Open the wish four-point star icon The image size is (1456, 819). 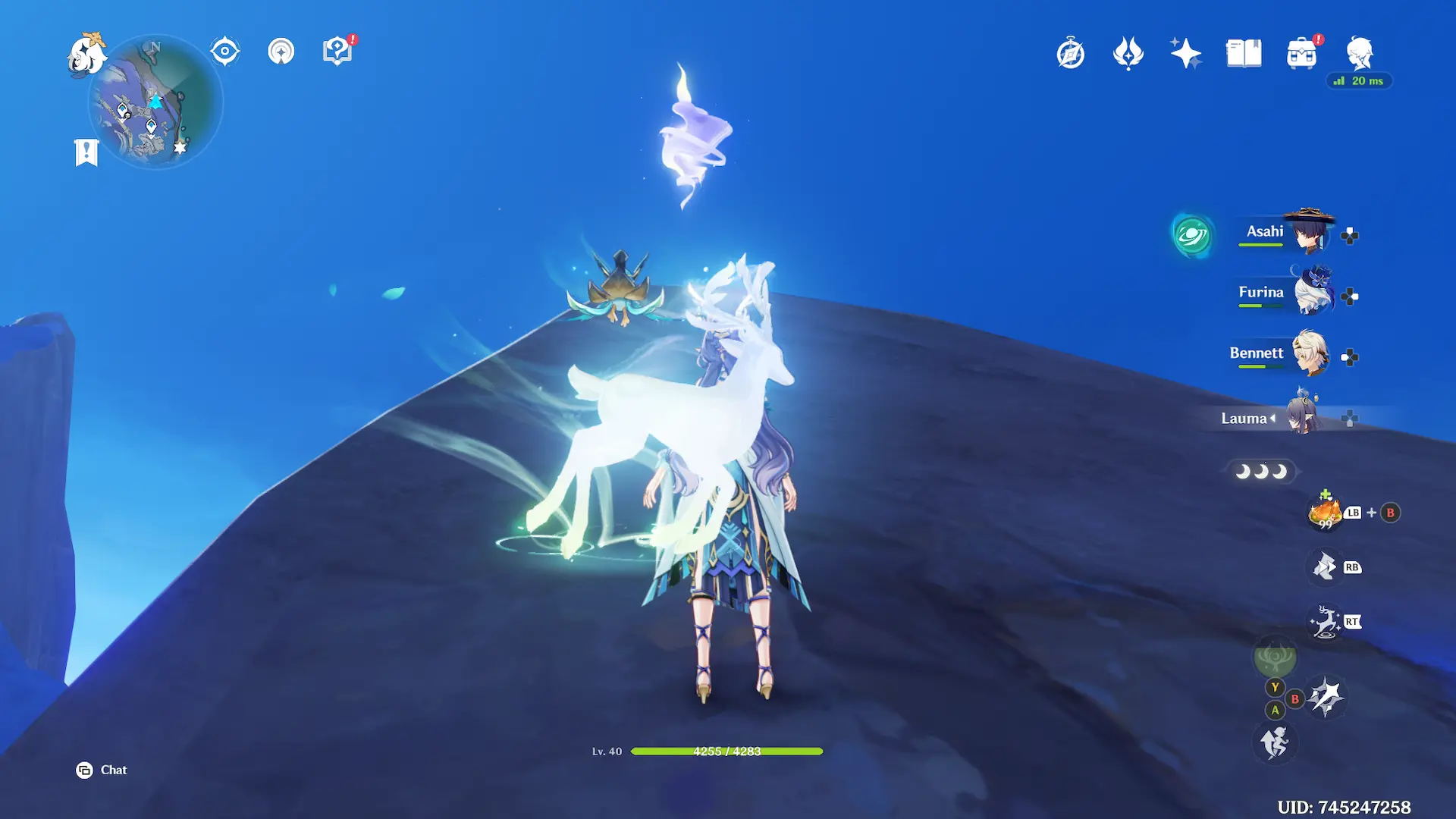pos(1185,54)
